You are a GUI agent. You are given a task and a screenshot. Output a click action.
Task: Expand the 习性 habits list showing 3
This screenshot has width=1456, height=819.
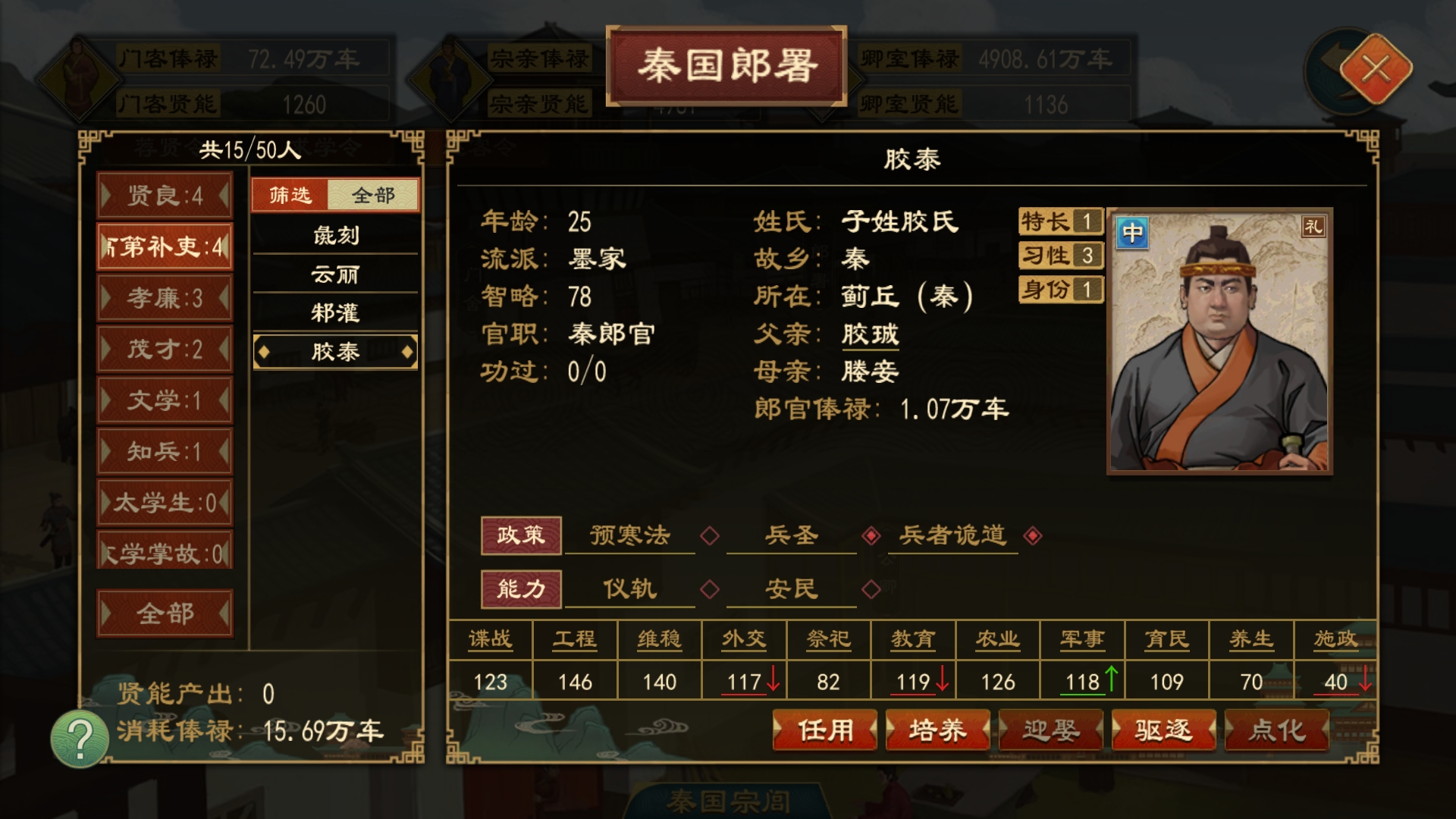point(1059,256)
